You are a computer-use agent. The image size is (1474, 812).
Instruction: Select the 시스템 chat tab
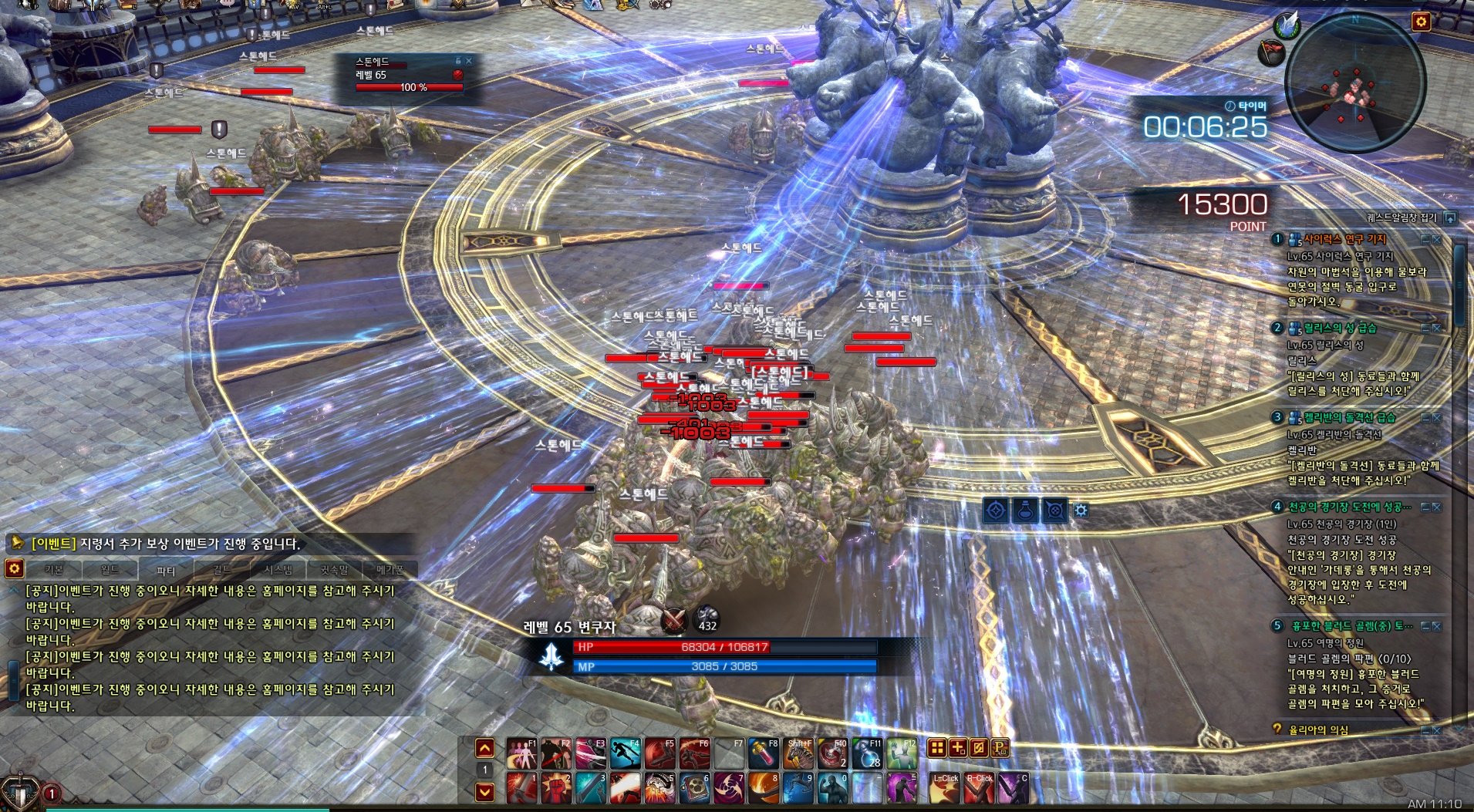coord(278,570)
